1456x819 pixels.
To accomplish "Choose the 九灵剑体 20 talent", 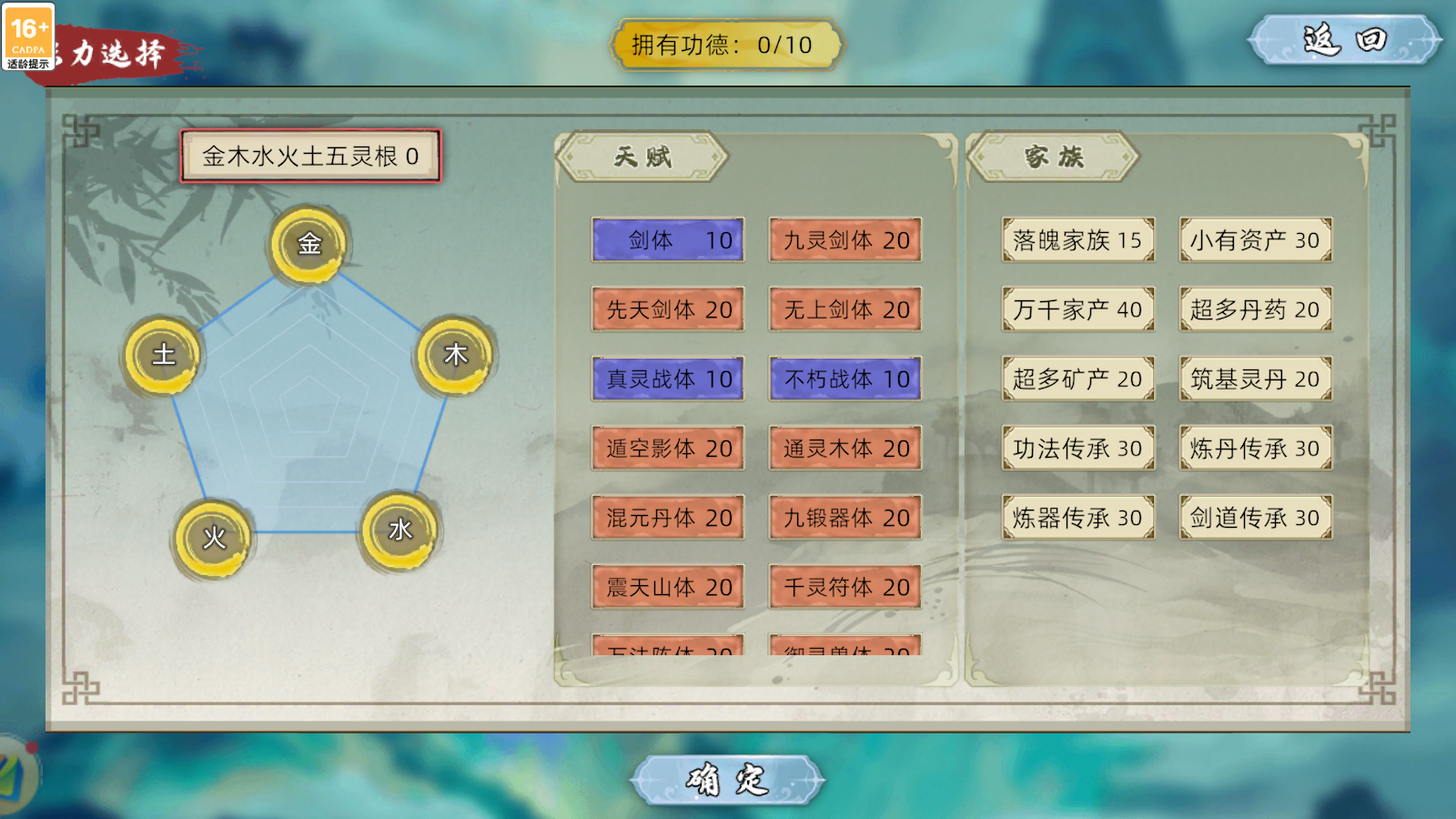I will click(x=845, y=240).
